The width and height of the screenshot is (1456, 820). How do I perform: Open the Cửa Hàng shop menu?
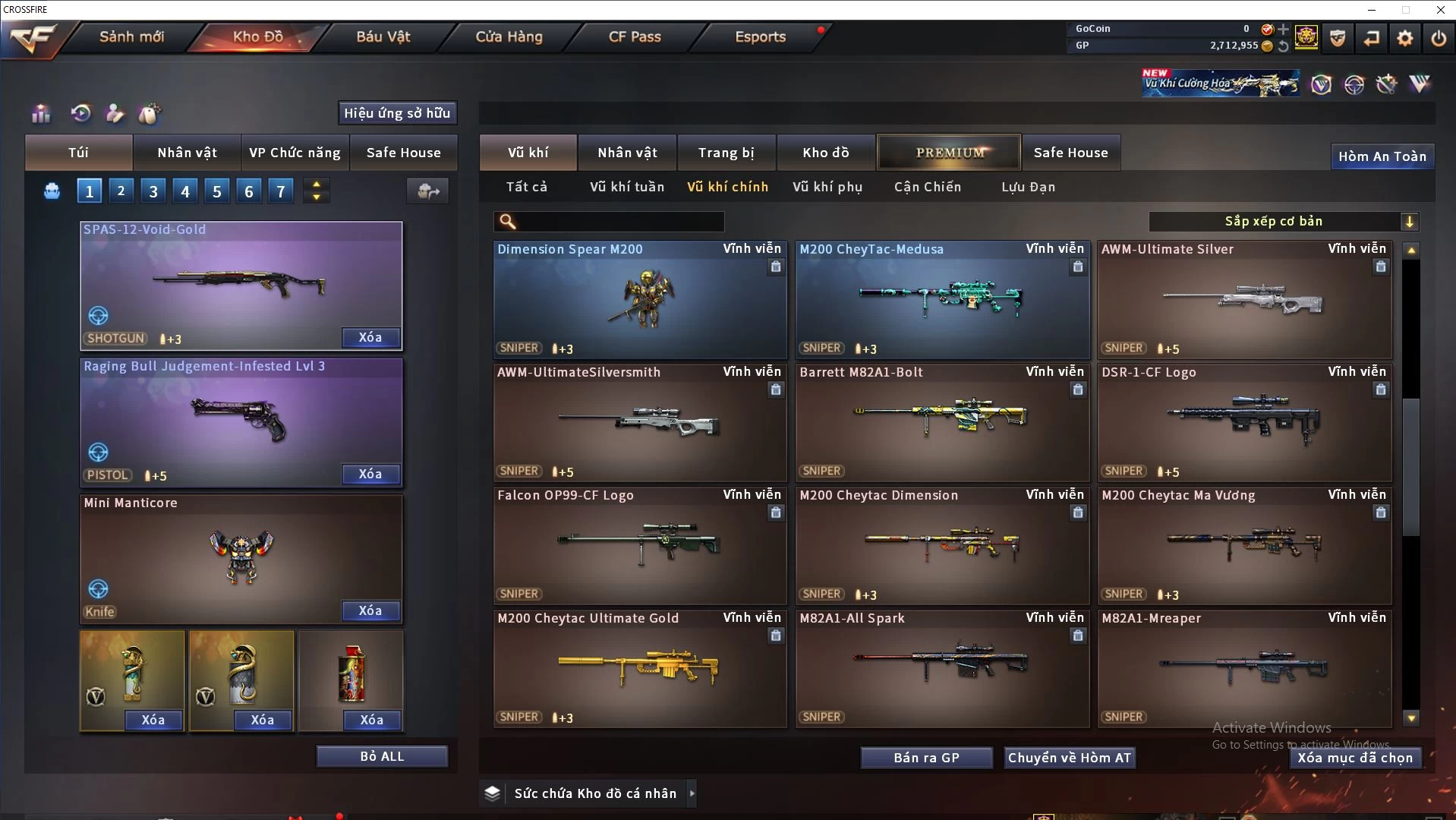pyautogui.click(x=509, y=36)
